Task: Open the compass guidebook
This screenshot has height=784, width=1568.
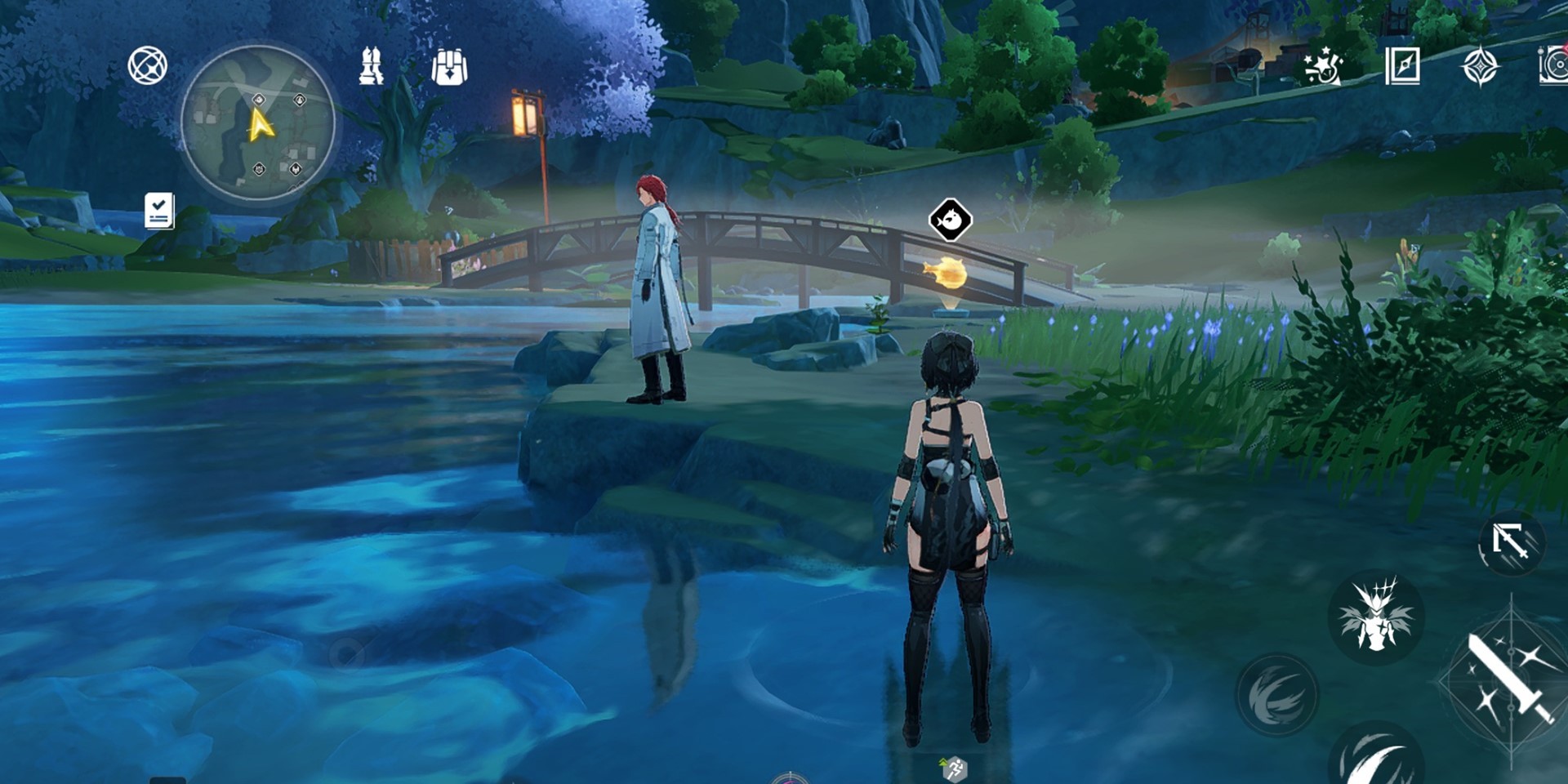Action: tap(1402, 66)
